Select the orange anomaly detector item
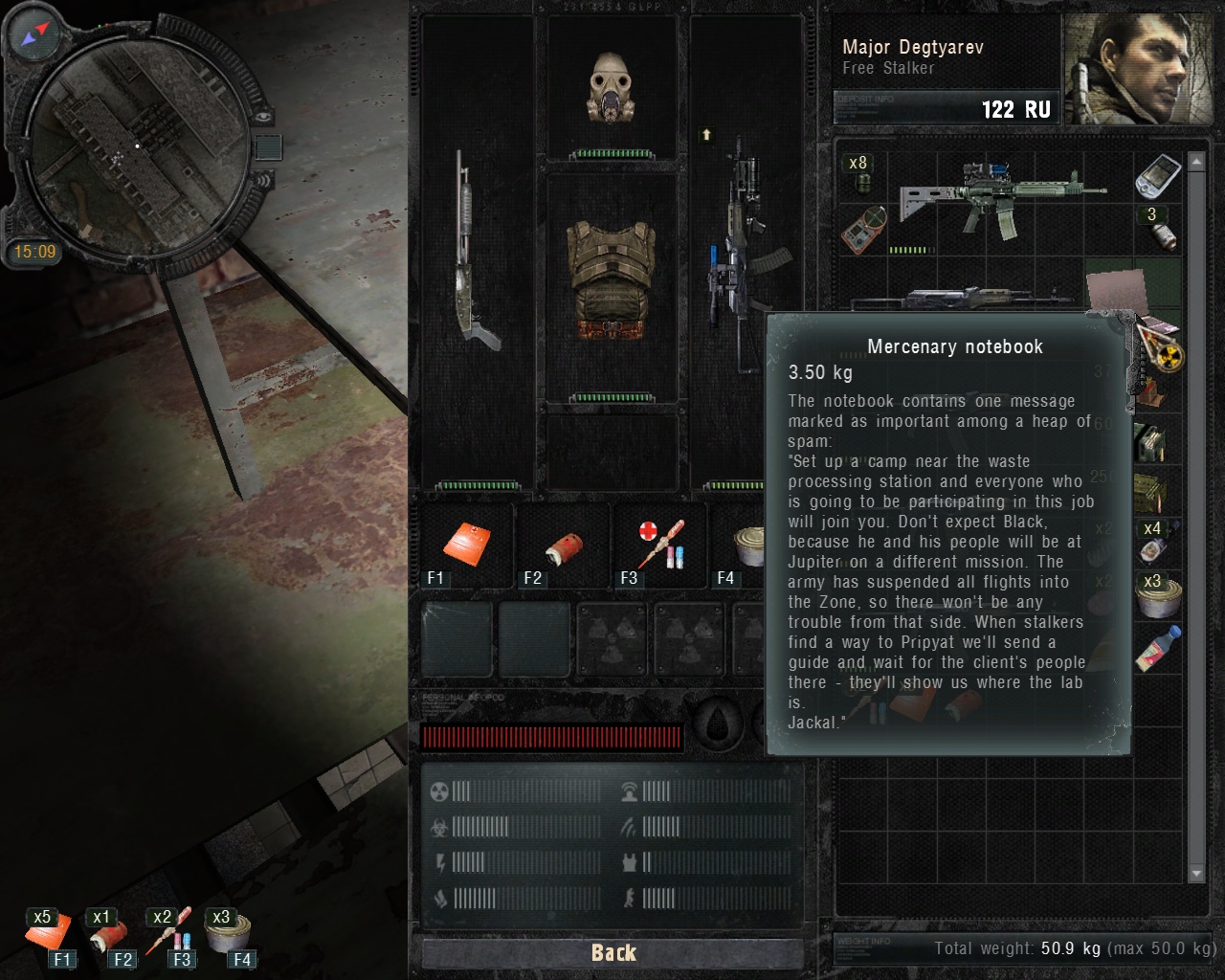This screenshot has height=980, width=1225. coord(862,230)
